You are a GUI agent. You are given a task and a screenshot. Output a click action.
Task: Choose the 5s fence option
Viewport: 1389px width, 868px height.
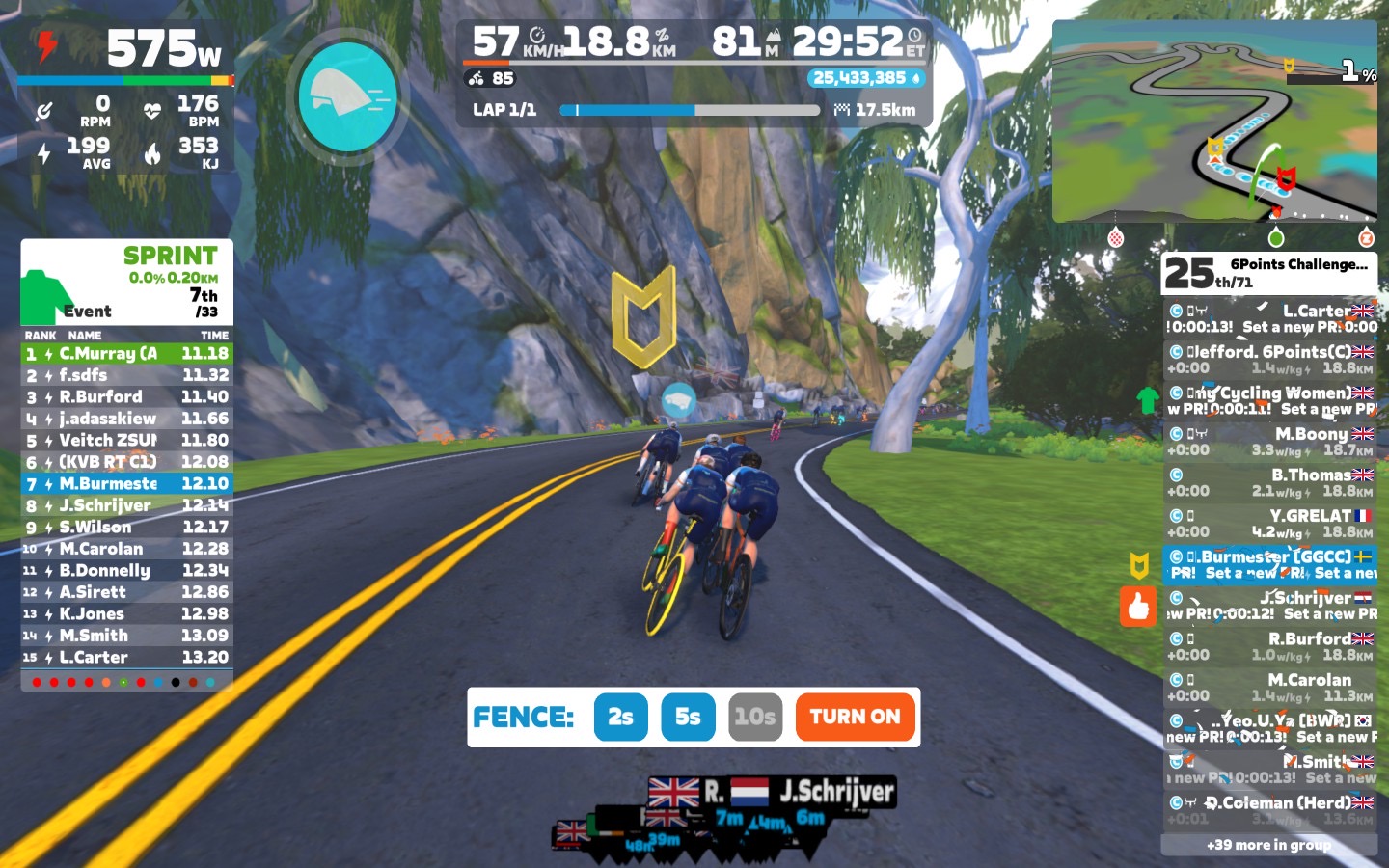pos(688,717)
